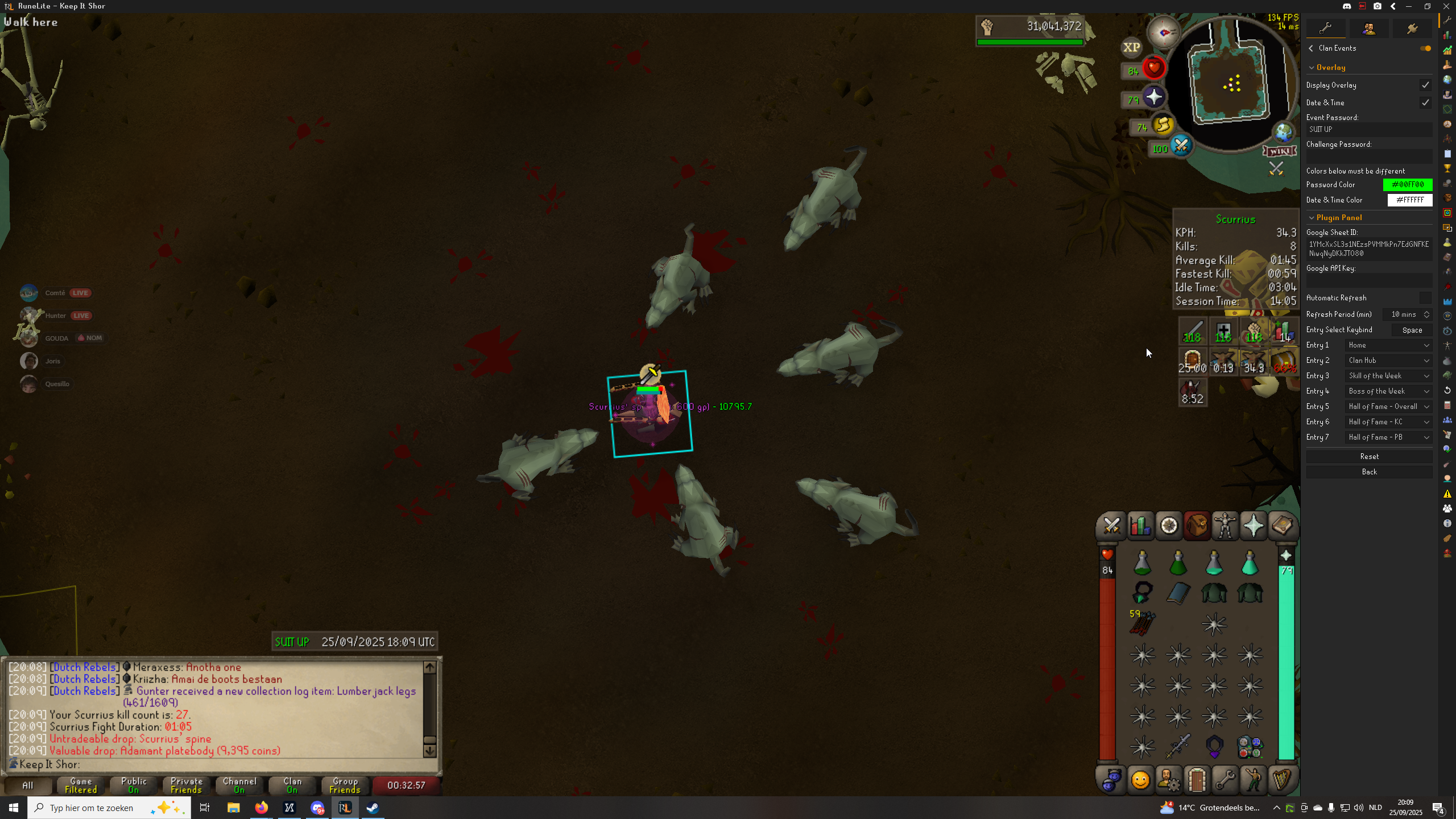
Task: Open the logout door tab
Action: [x=1197, y=780]
